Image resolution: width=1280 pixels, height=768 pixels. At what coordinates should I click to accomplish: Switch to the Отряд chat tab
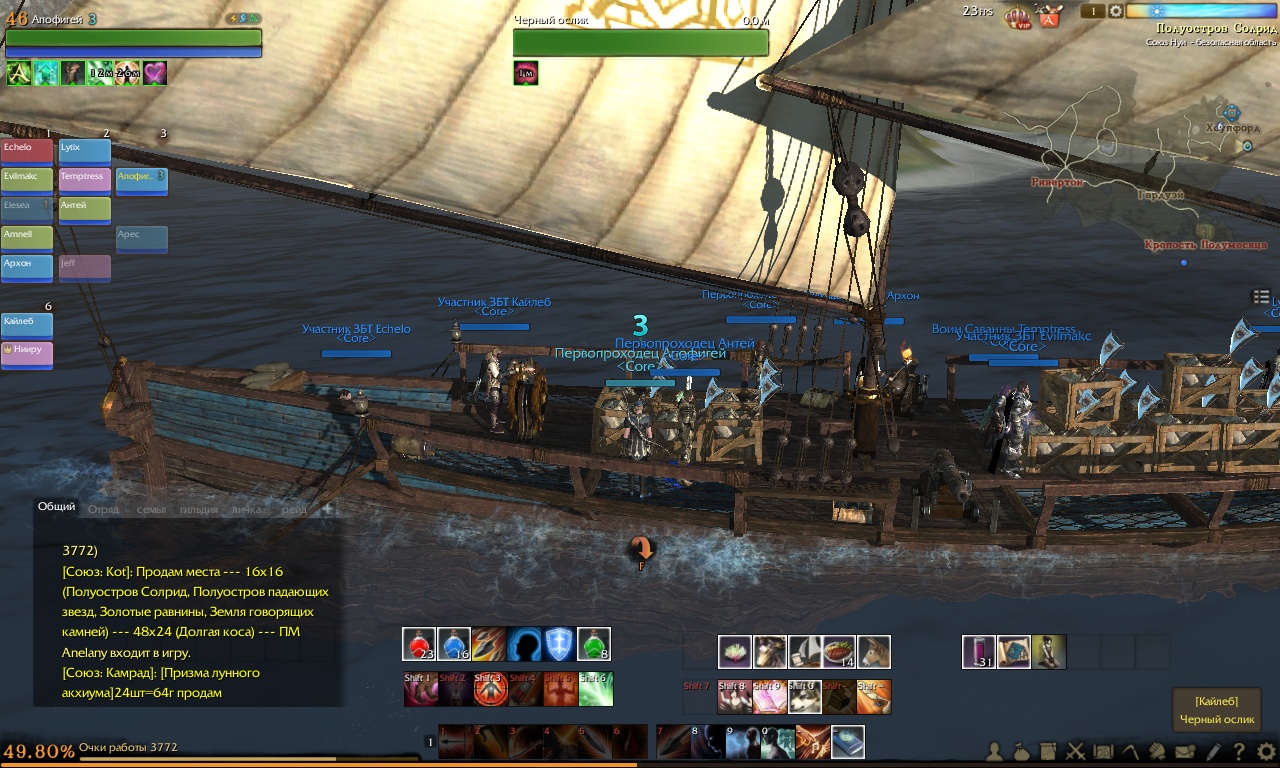coord(103,509)
